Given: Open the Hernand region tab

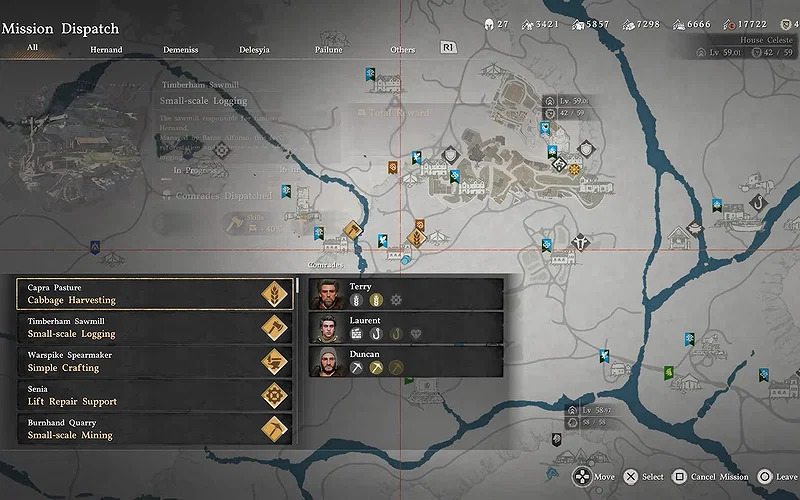Looking at the screenshot, I should coord(106,49).
